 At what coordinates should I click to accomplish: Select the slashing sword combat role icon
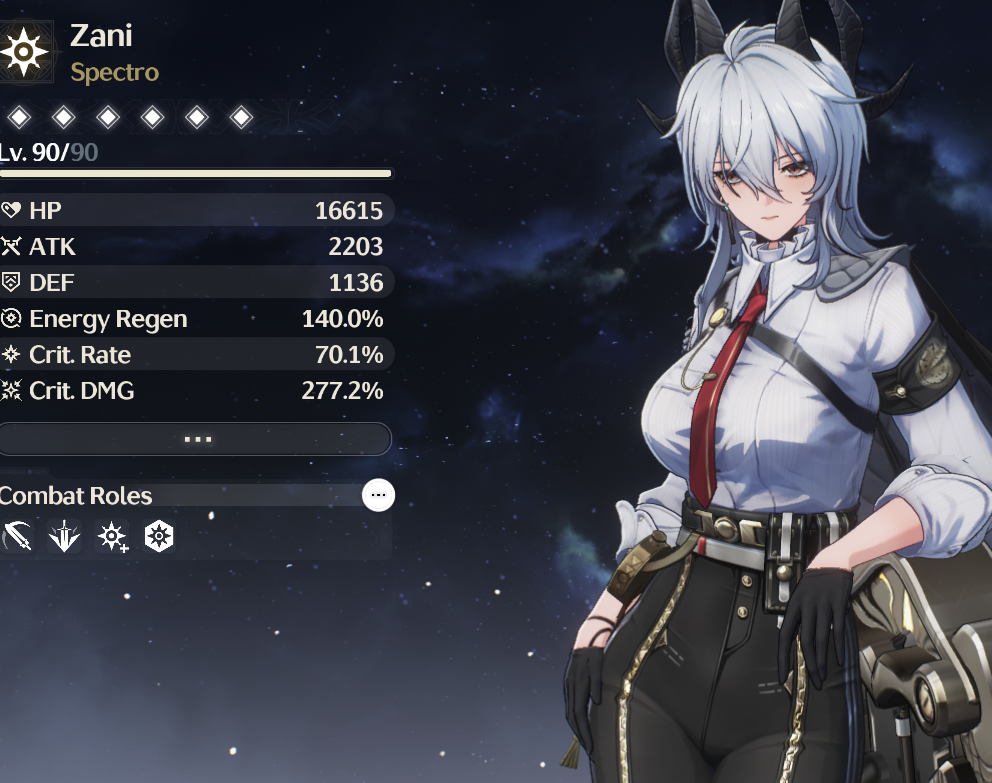(17, 537)
